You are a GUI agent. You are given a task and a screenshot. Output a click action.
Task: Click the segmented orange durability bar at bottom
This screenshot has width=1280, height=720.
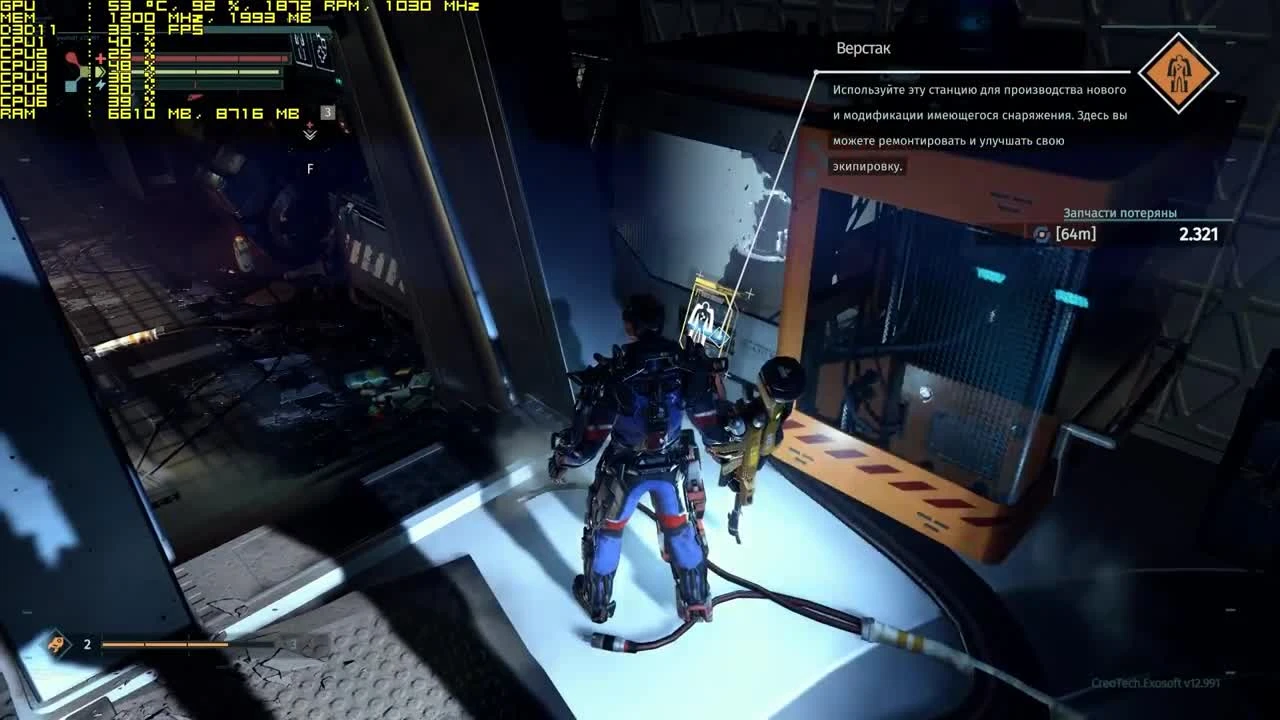tap(165, 645)
